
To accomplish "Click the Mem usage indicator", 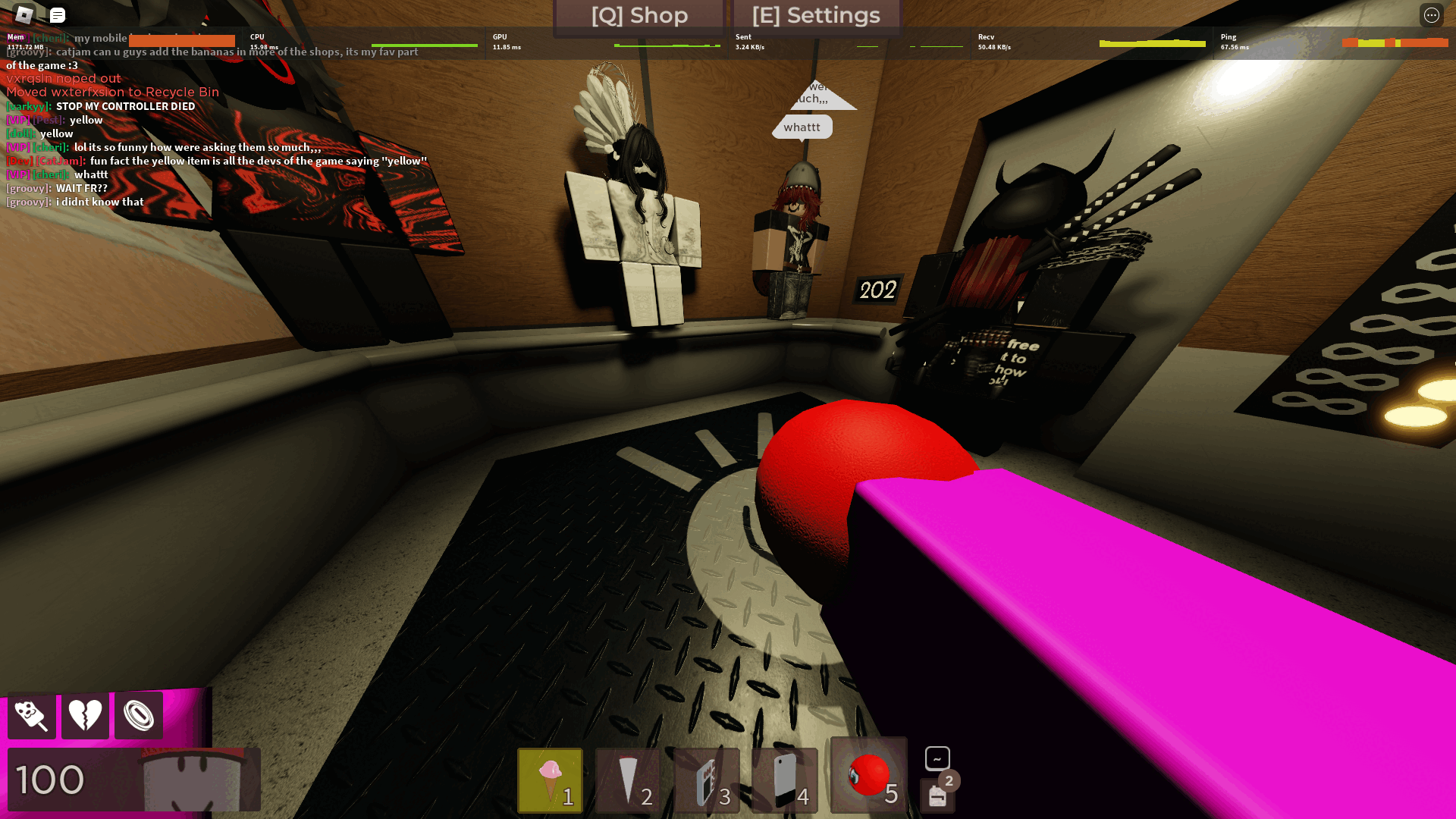I will 19,42.
